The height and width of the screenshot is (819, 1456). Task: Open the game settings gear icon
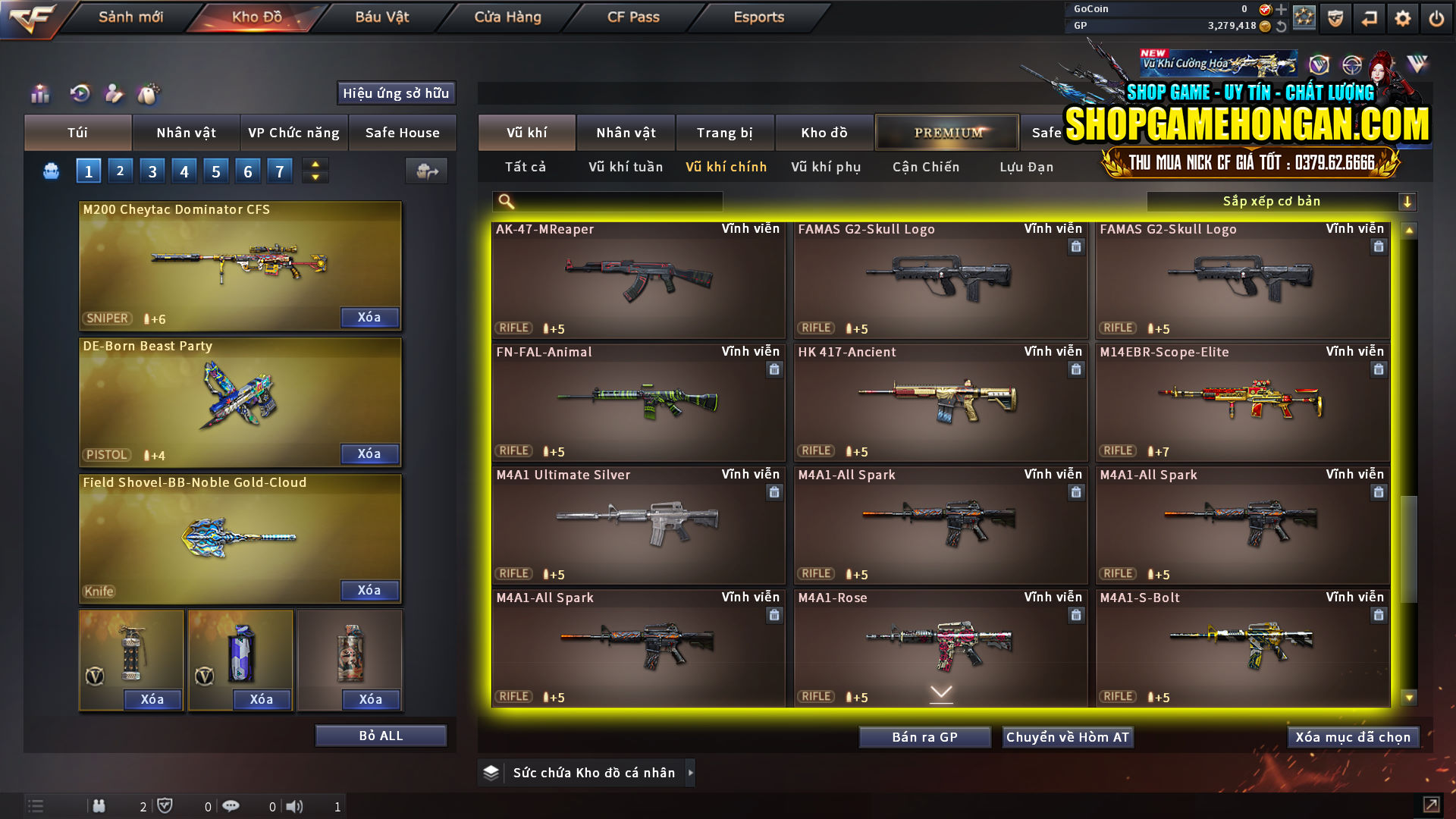coord(1404,17)
